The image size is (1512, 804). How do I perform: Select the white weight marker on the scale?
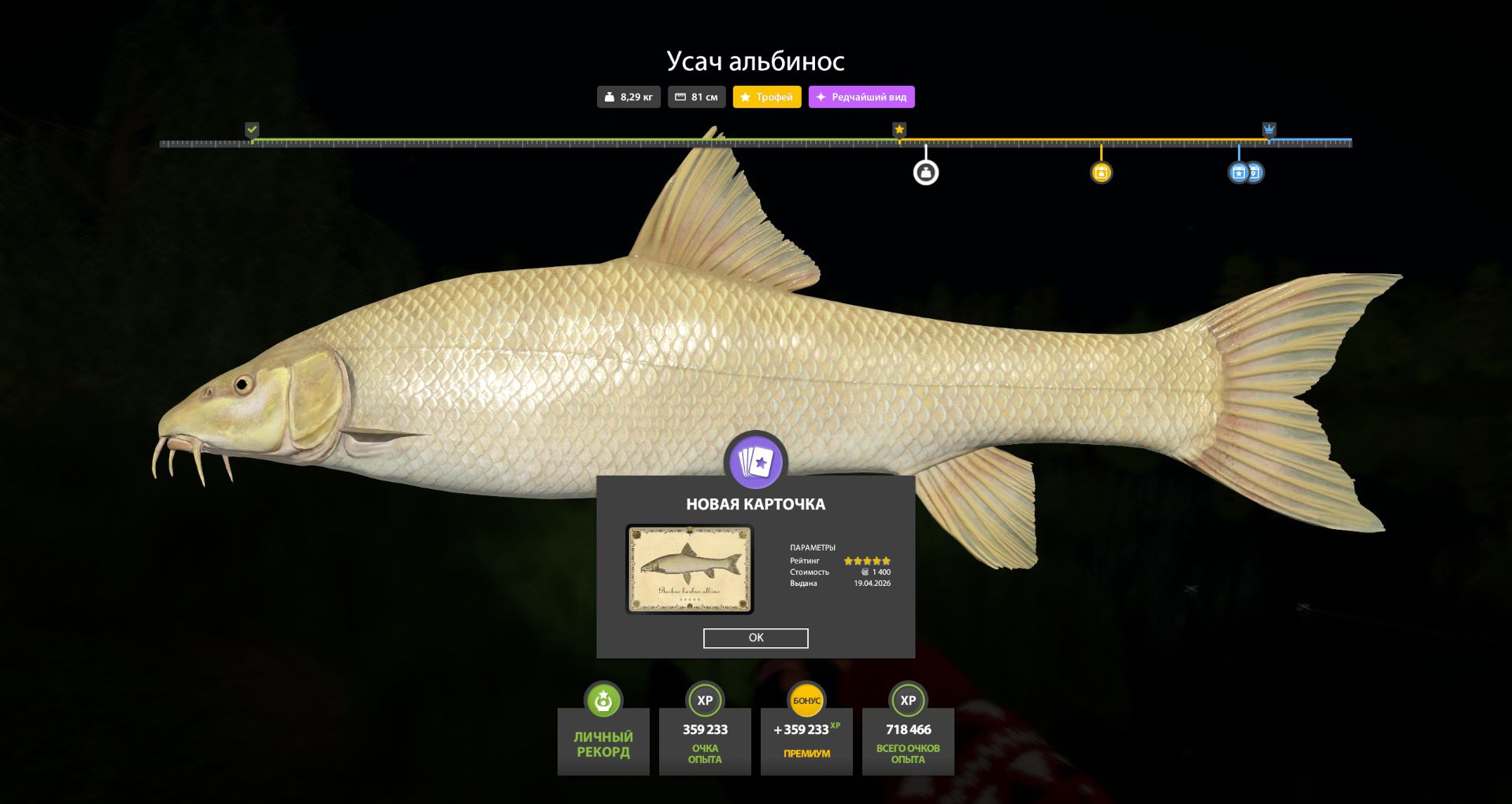[925, 172]
